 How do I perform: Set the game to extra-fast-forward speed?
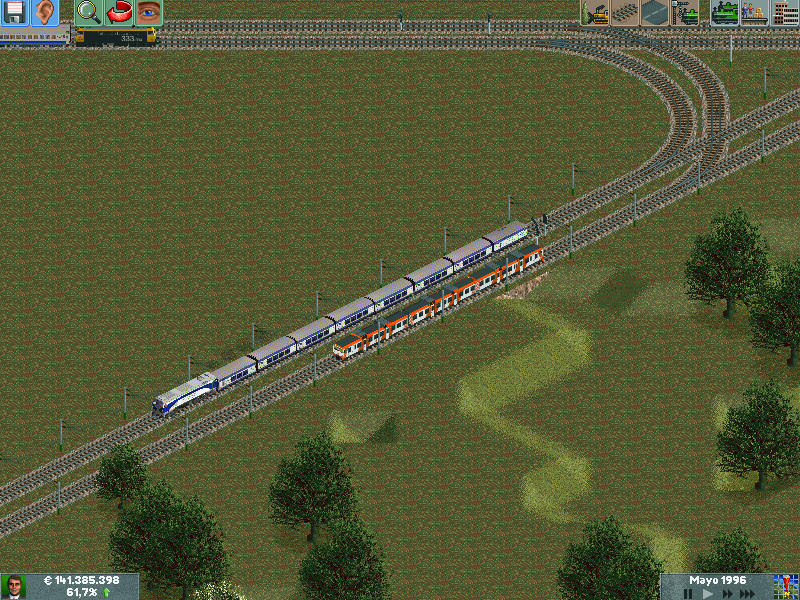(x=748, y=594)
